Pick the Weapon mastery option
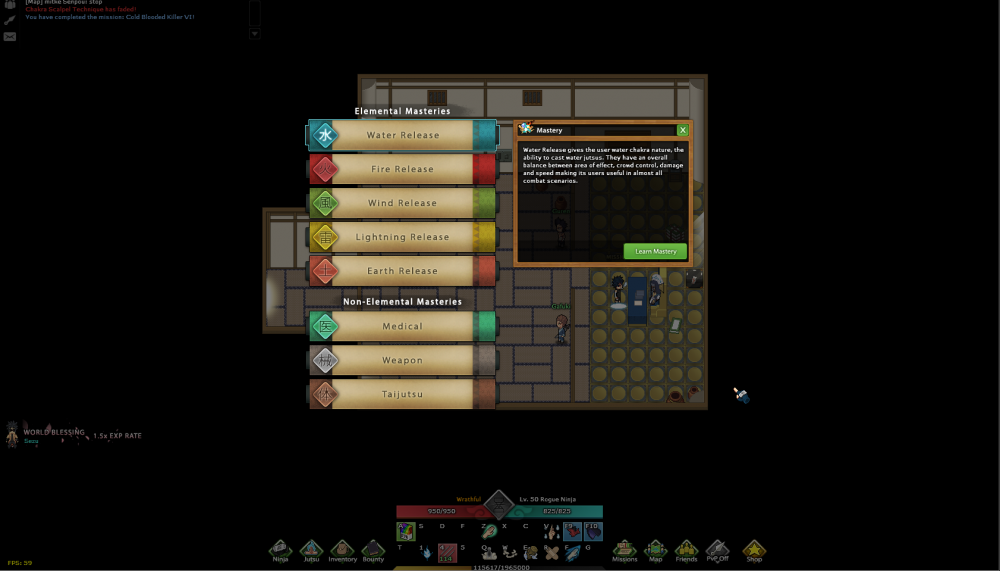Image resolution: width=1000 pixels, height=571 pixels. coord(402,360)
